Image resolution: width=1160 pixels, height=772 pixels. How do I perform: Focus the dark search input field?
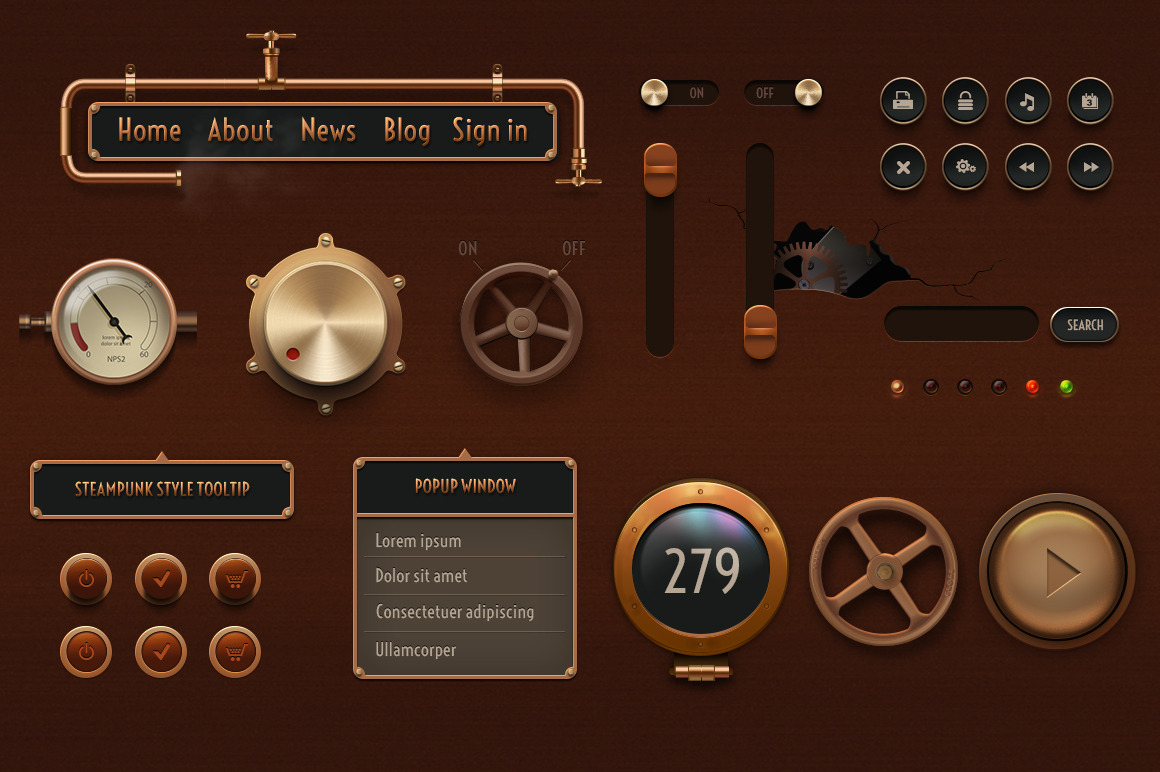pyautogui.click(x=961, y=325)
